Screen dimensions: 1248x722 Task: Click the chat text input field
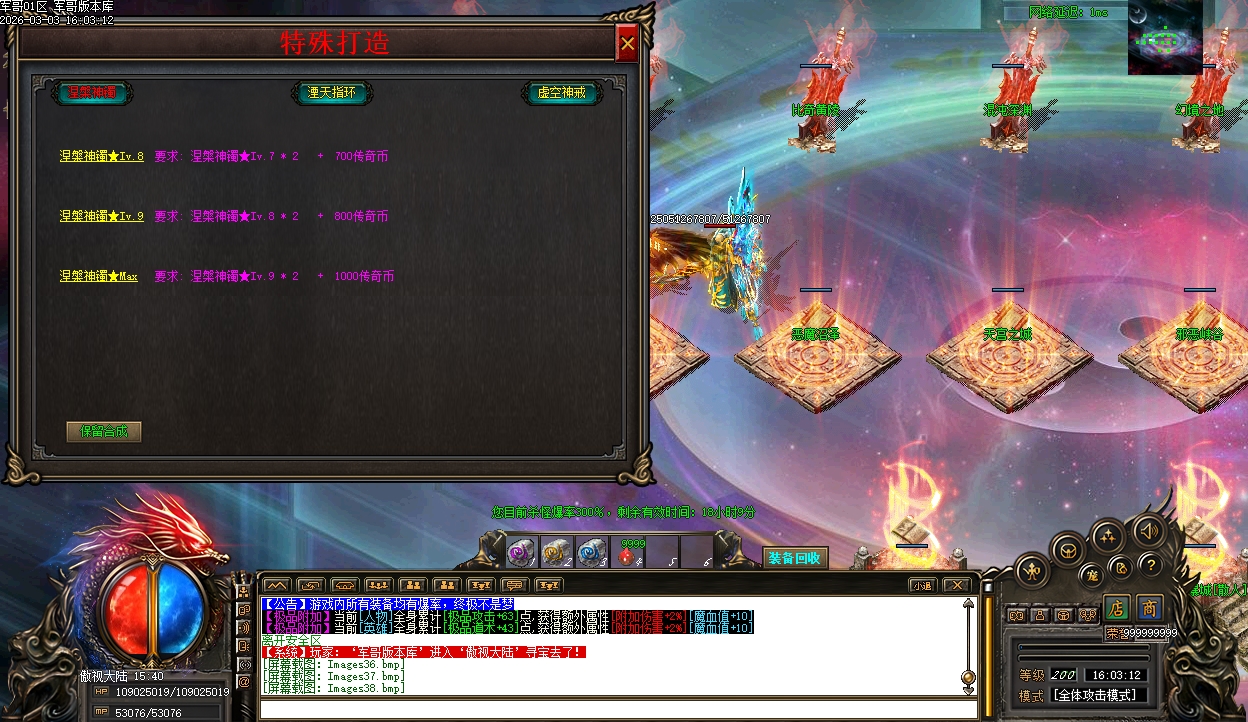tap(610, 710)
